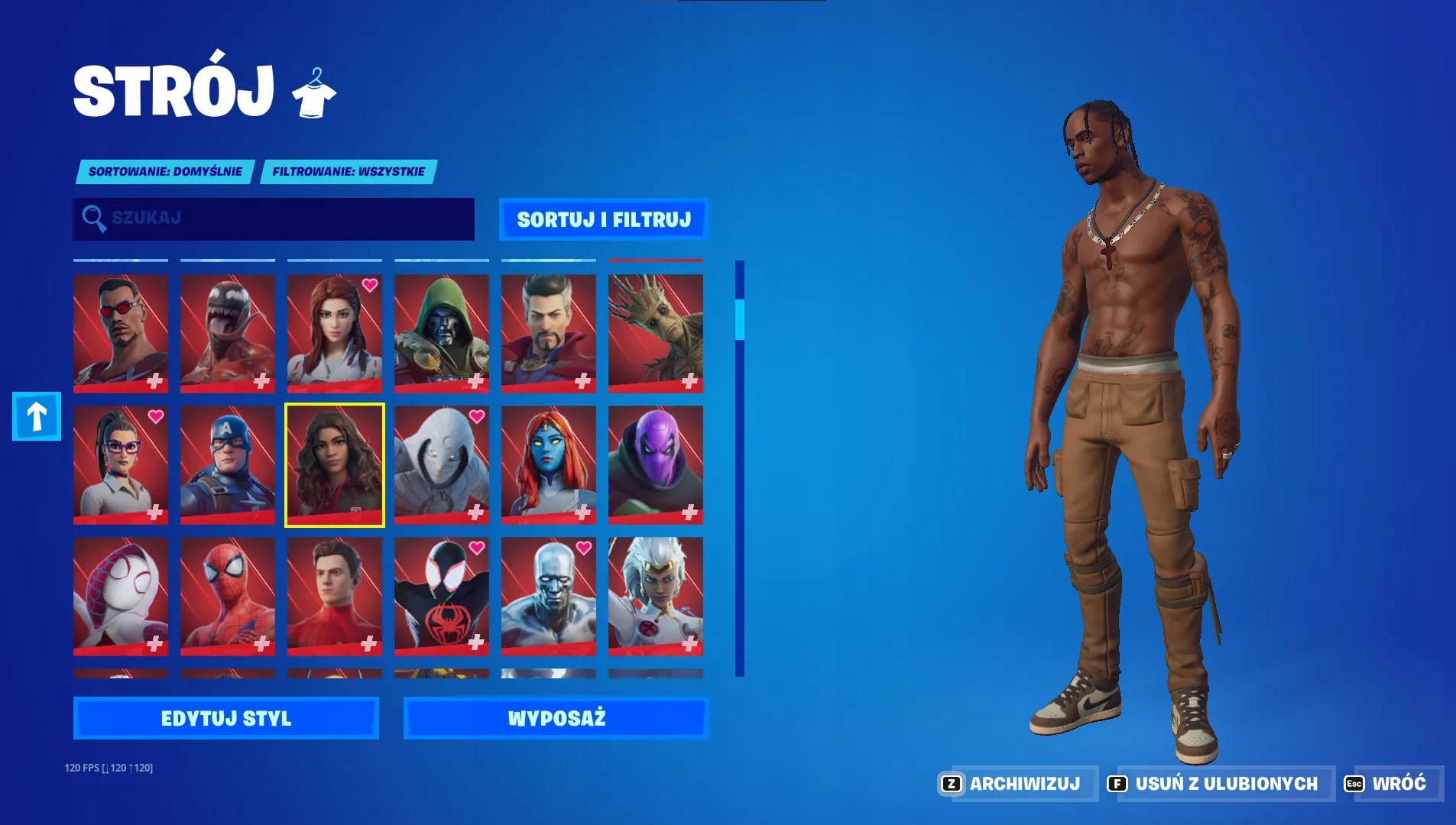Click the WYPOSAŻ button
1456x825 pixels.
coord(557,718)
